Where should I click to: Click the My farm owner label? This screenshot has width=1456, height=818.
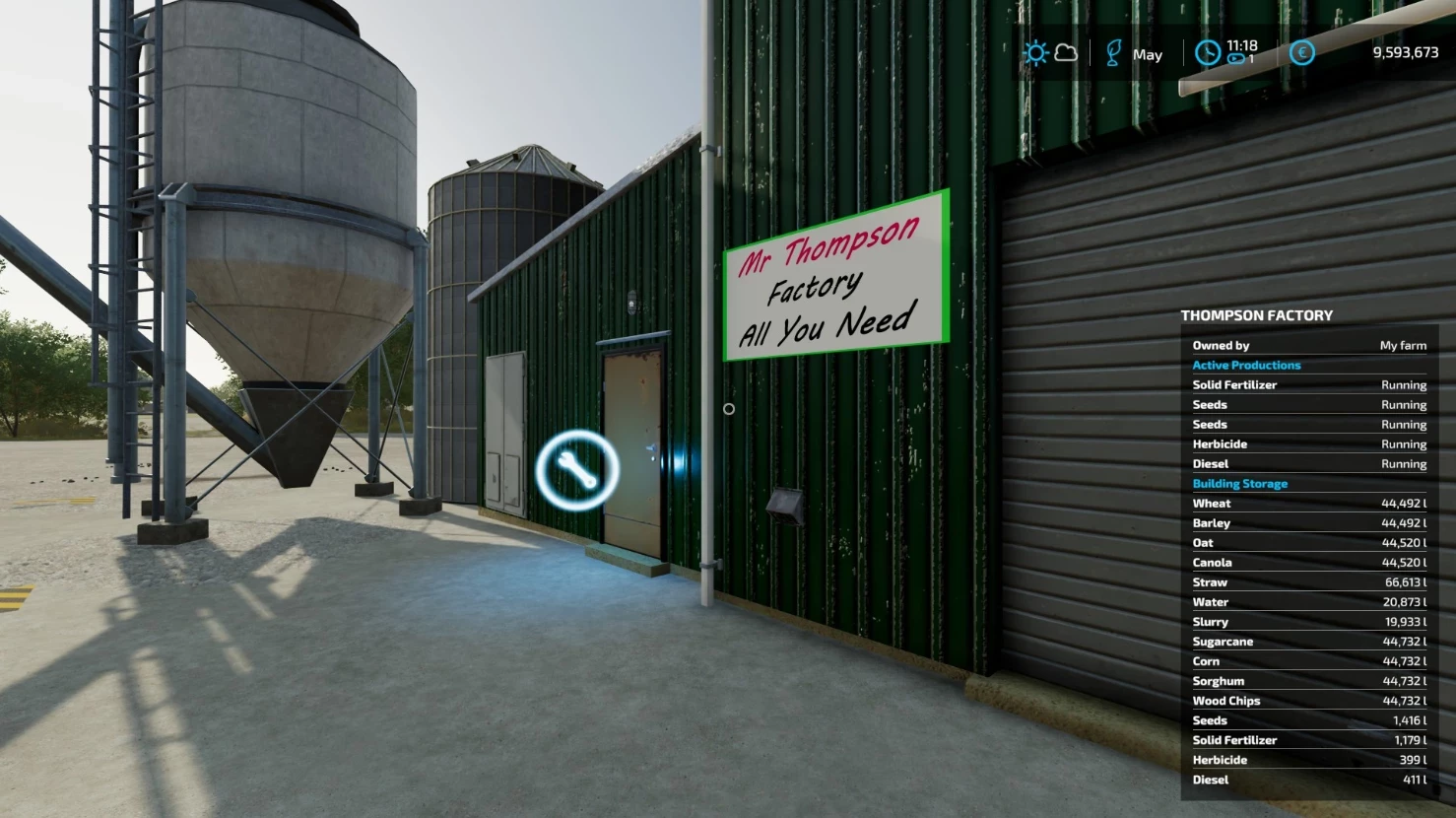point(1401,345)
